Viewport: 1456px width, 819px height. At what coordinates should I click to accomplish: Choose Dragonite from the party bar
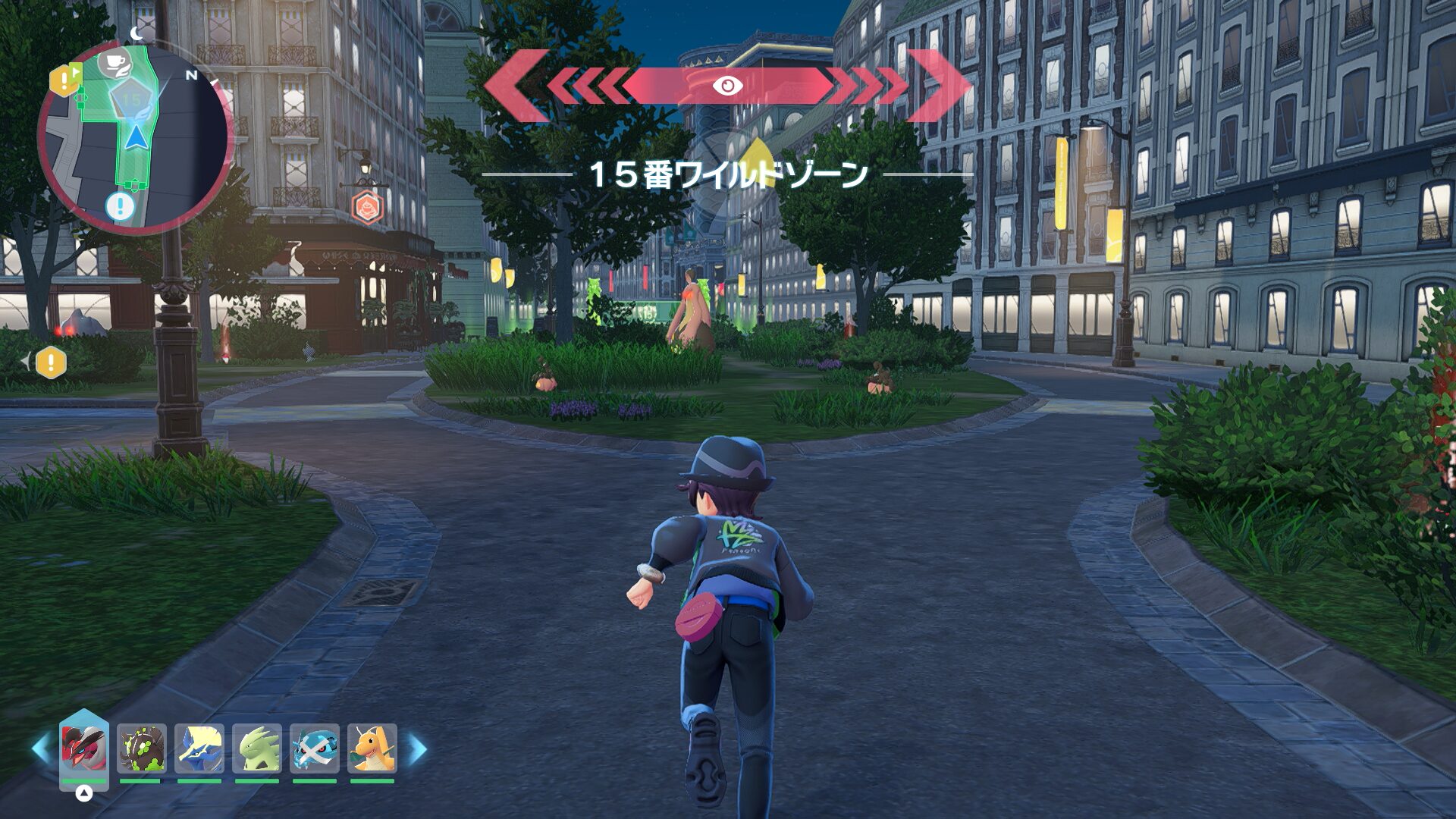point(372,748)
